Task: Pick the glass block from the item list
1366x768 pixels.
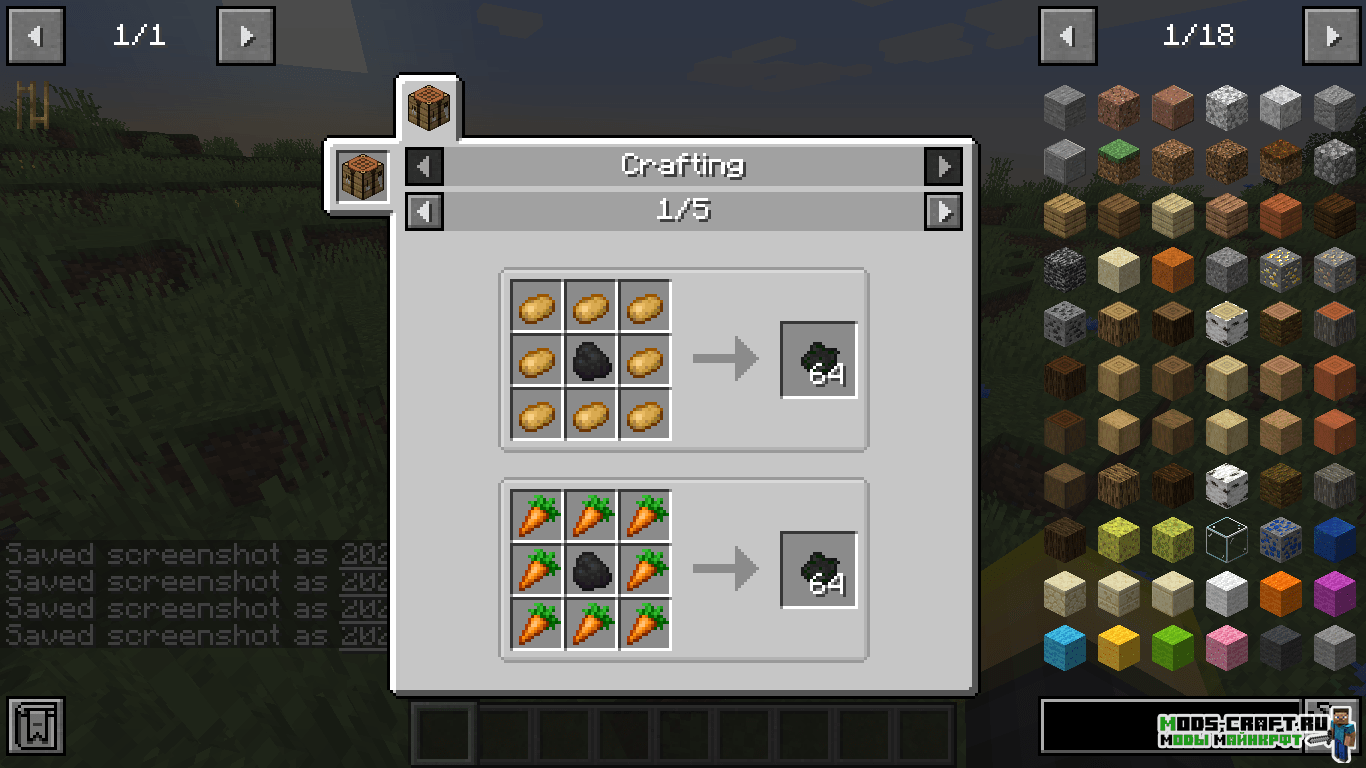Action: point(1226,539)
